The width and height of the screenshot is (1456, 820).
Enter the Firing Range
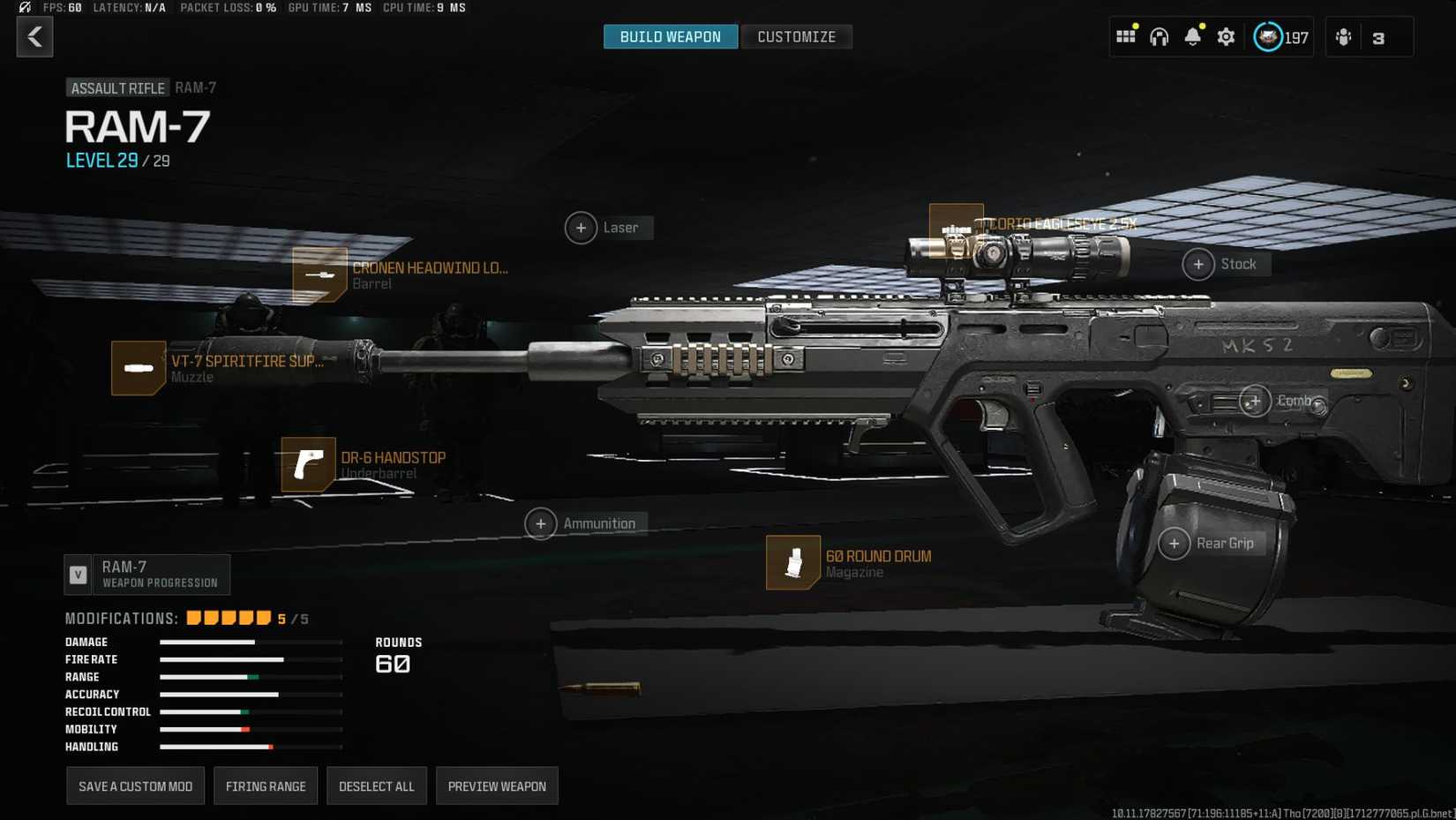point(266,786)
